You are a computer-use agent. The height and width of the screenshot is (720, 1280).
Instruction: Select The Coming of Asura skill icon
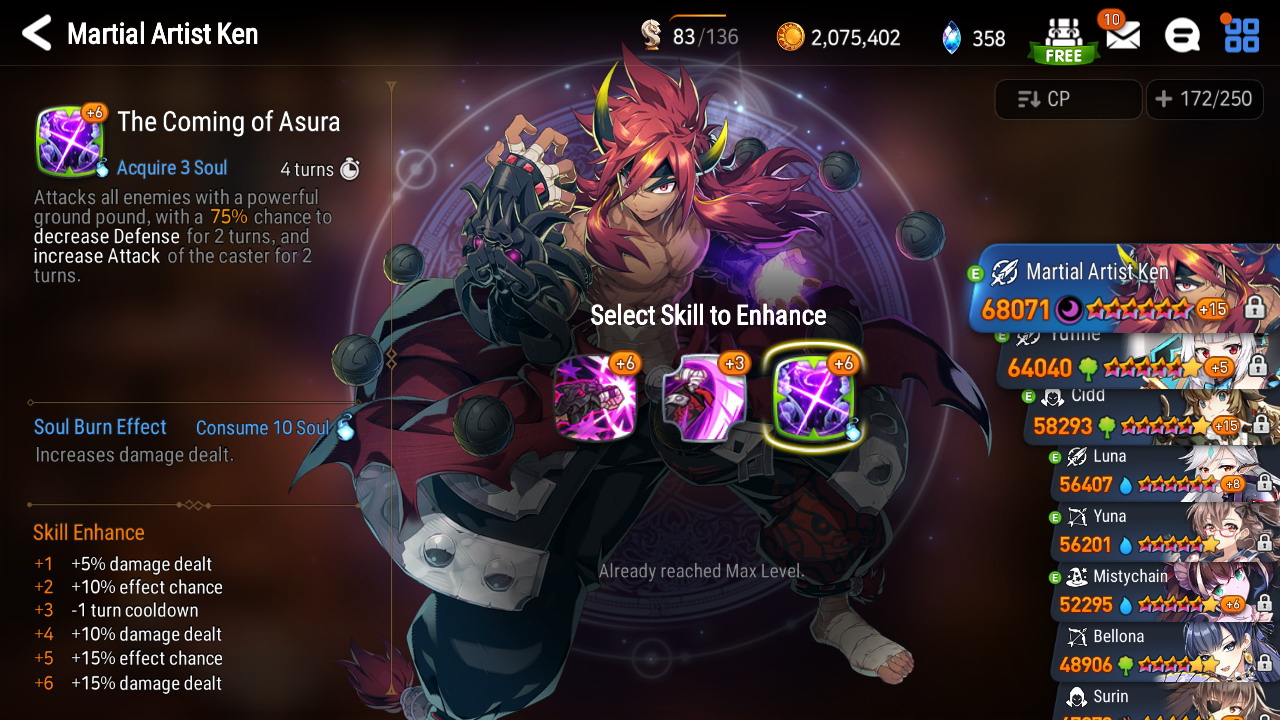814,397
